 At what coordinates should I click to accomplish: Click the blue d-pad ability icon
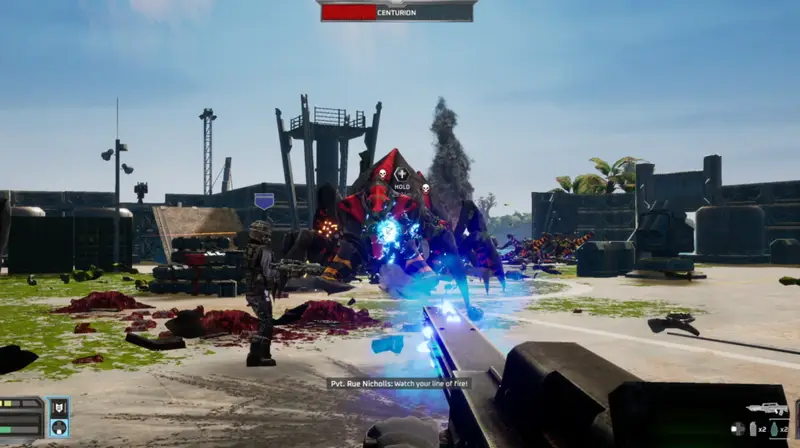(x=59, y=428)
